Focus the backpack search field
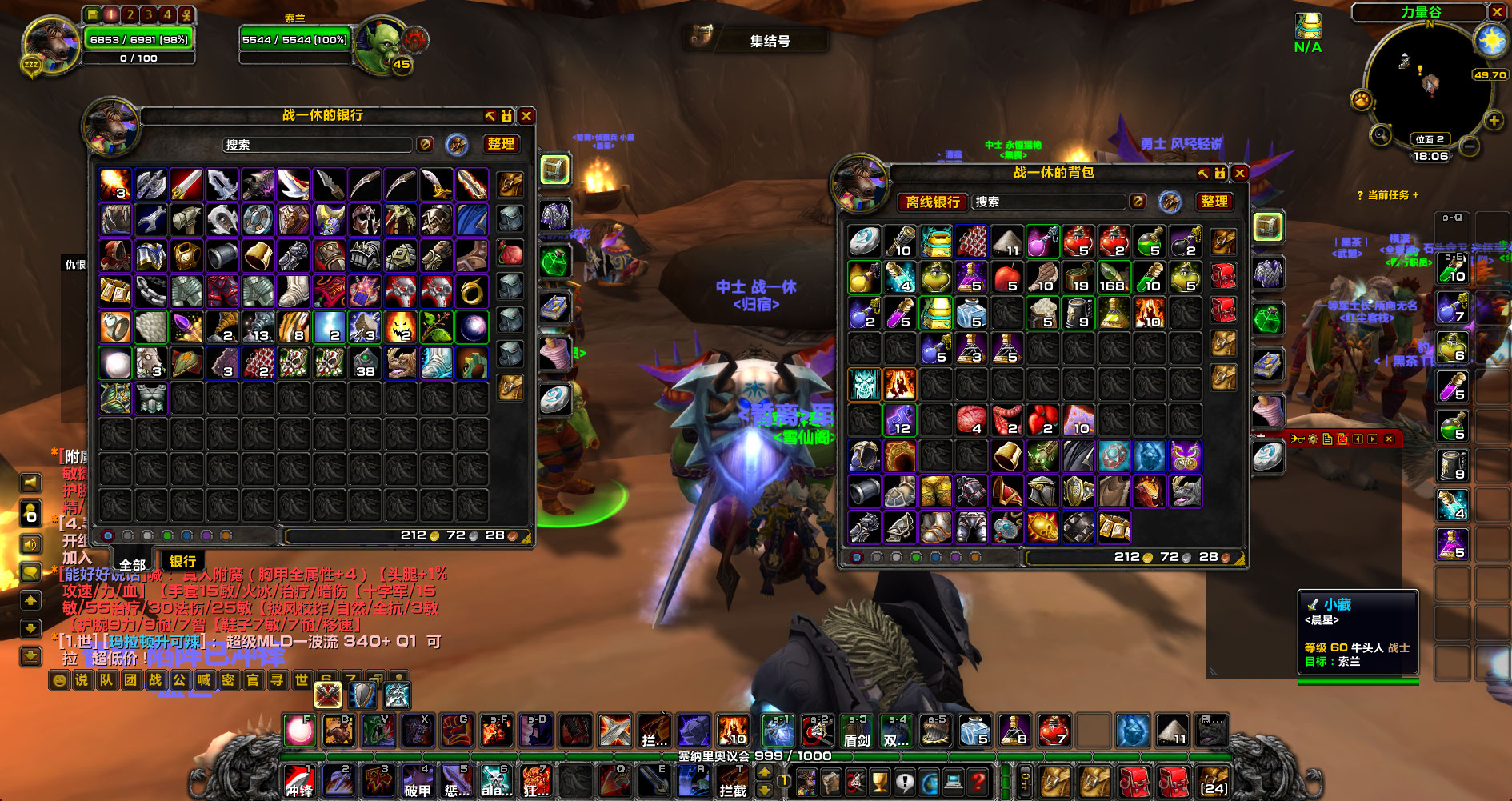The height and width of the screenshot is (801, 1512). 1050,202
